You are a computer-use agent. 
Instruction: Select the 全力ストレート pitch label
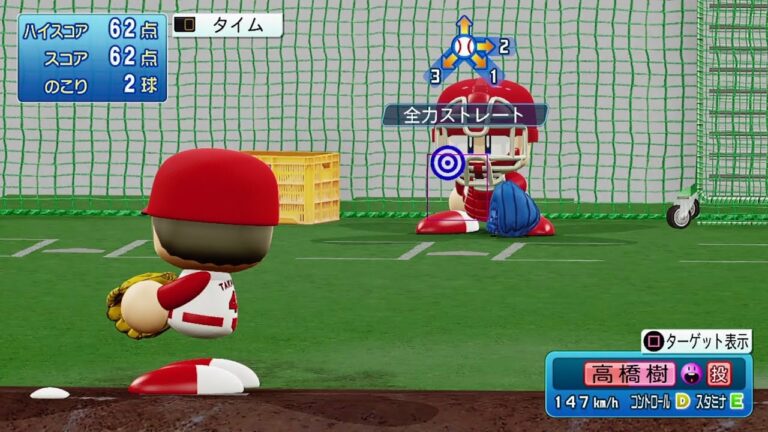(464, 115)
